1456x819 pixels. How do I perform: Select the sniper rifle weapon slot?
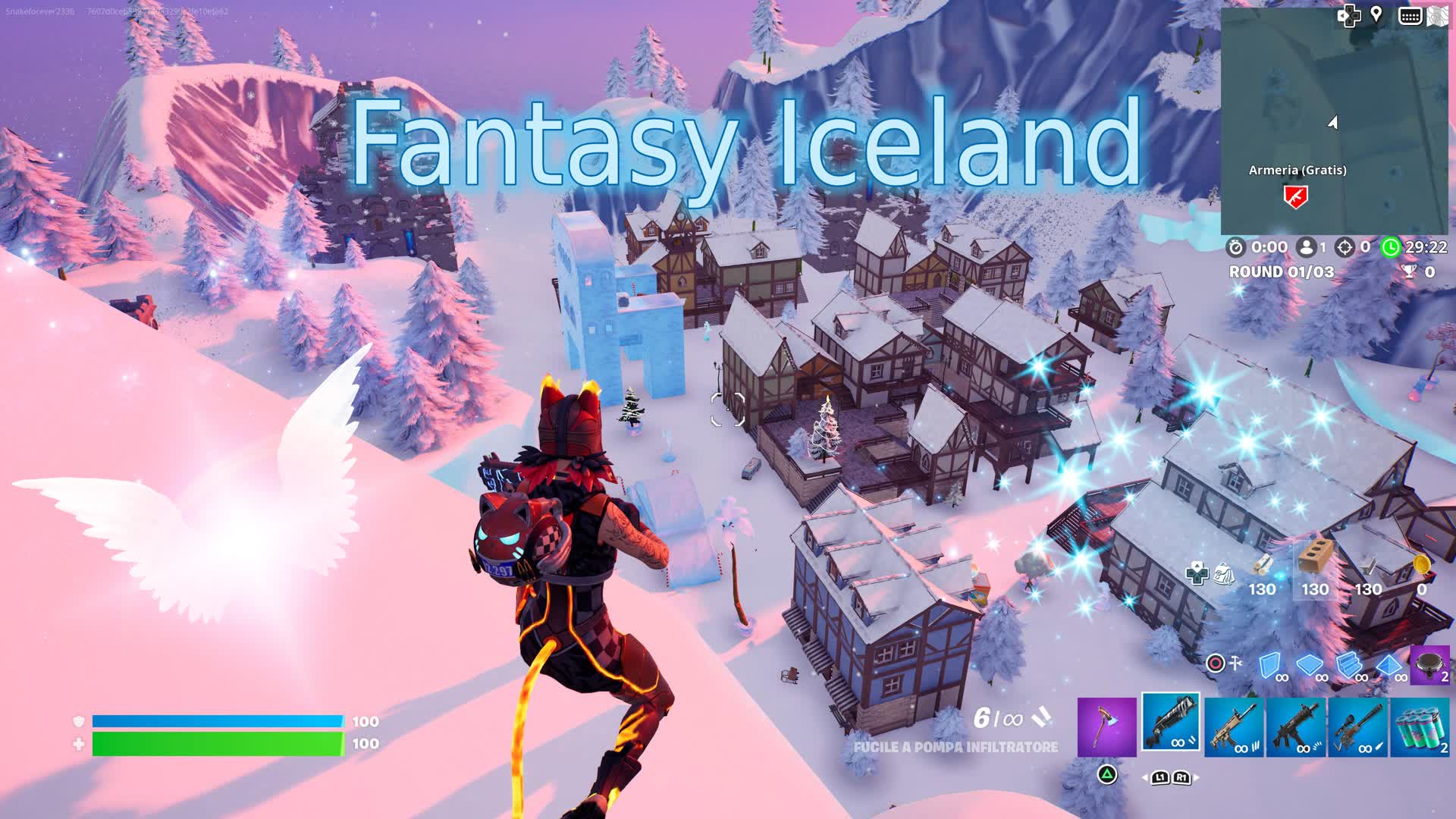click(1357, 726)
